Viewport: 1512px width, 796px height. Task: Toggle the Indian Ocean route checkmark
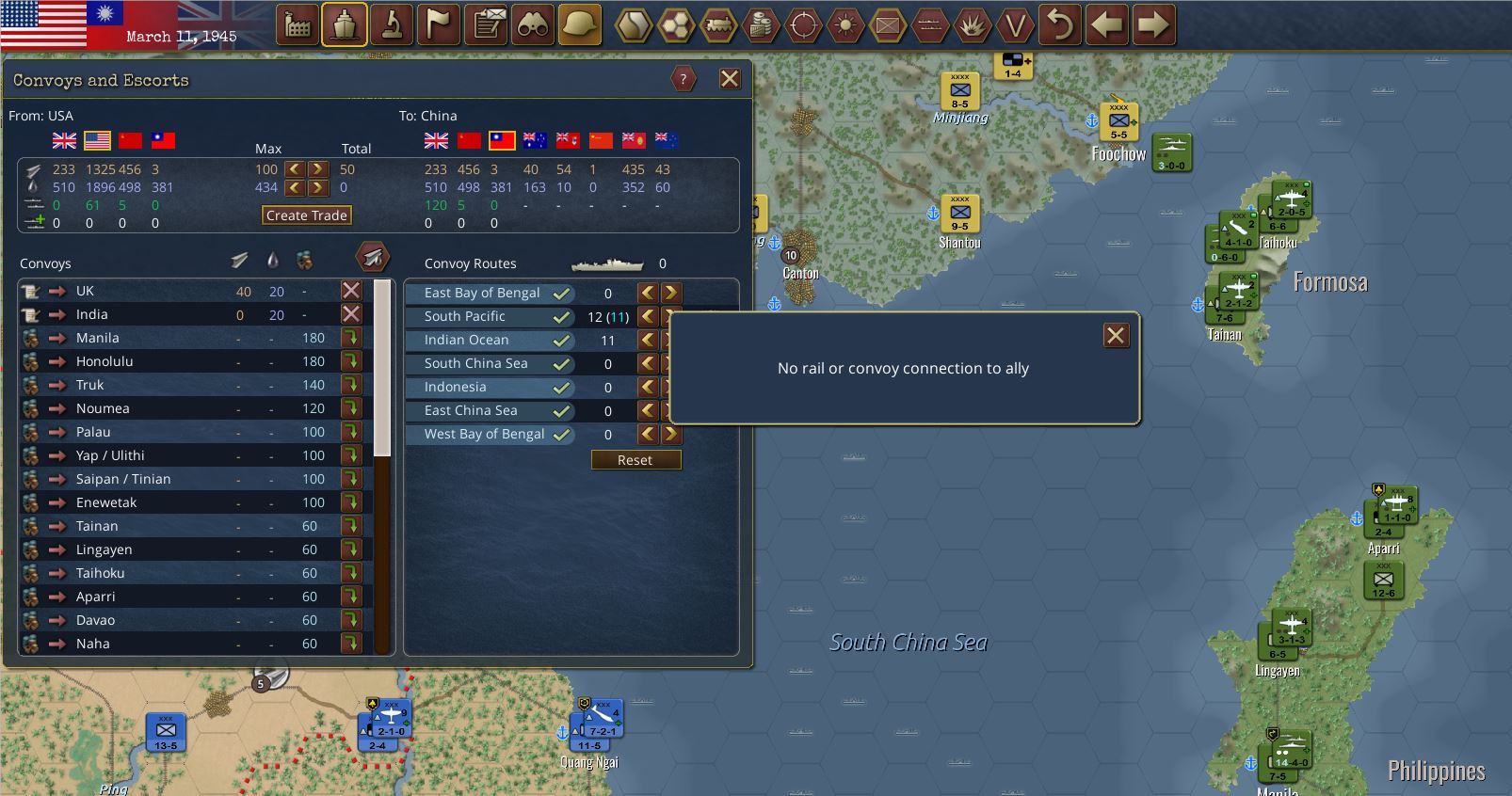562,341
